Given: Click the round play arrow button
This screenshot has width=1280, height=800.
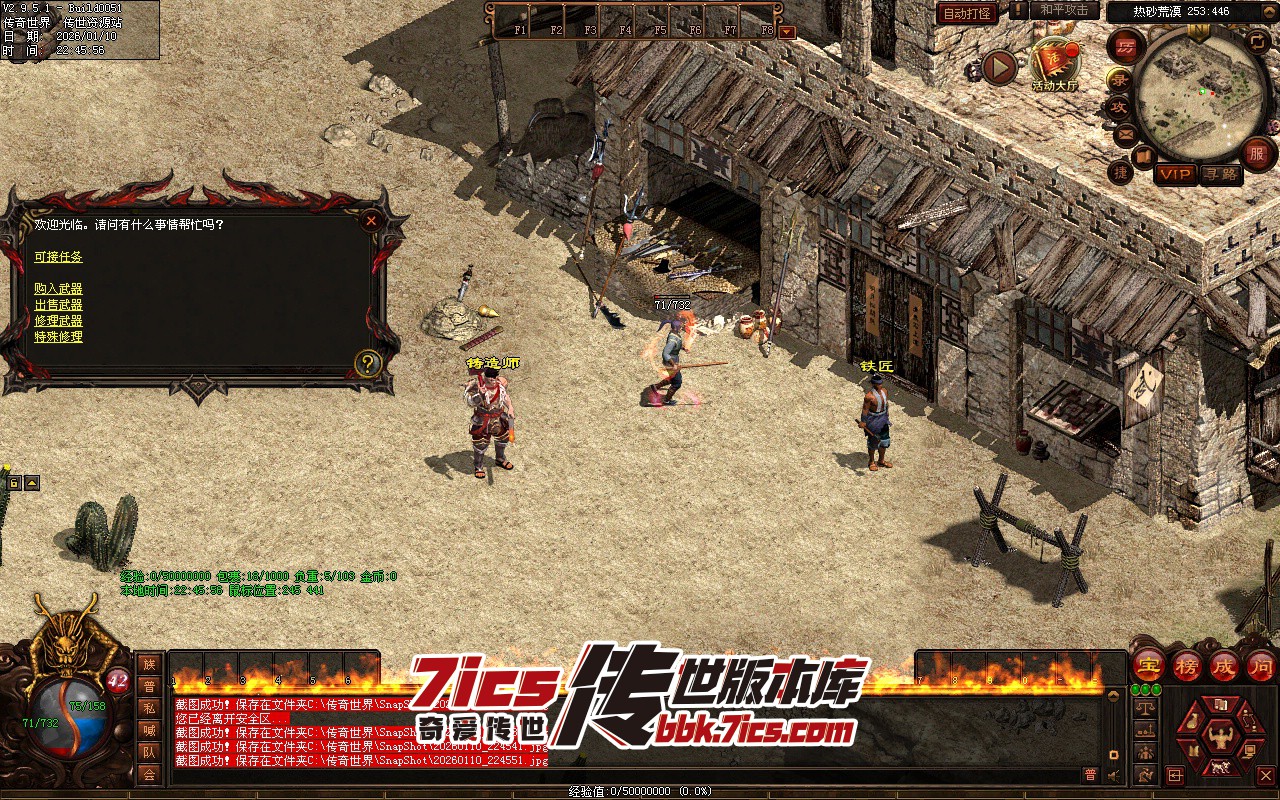Looking at the screenshot, I should 999,67.
